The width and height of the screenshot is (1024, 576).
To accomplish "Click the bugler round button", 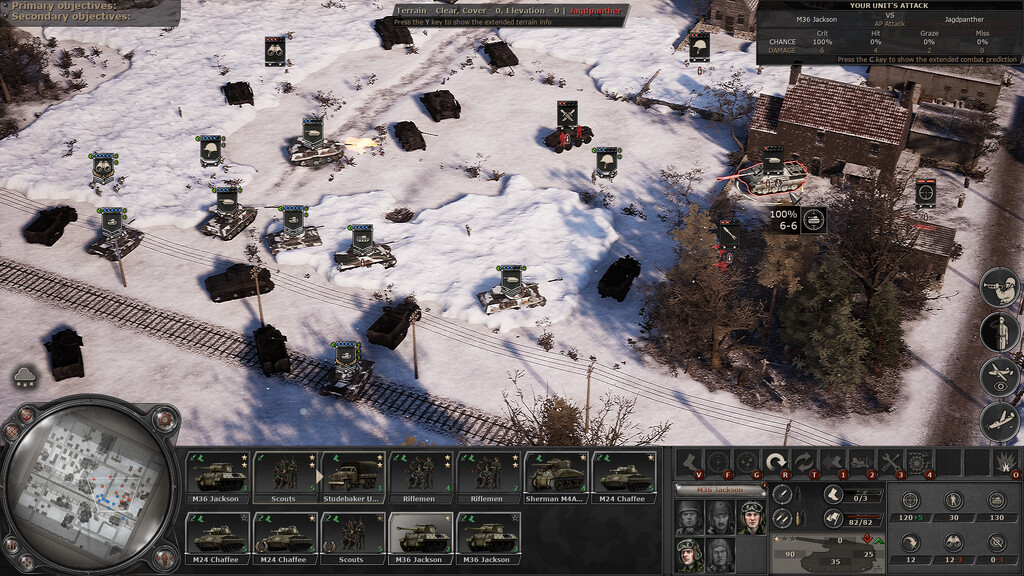I will coord(998,288).
